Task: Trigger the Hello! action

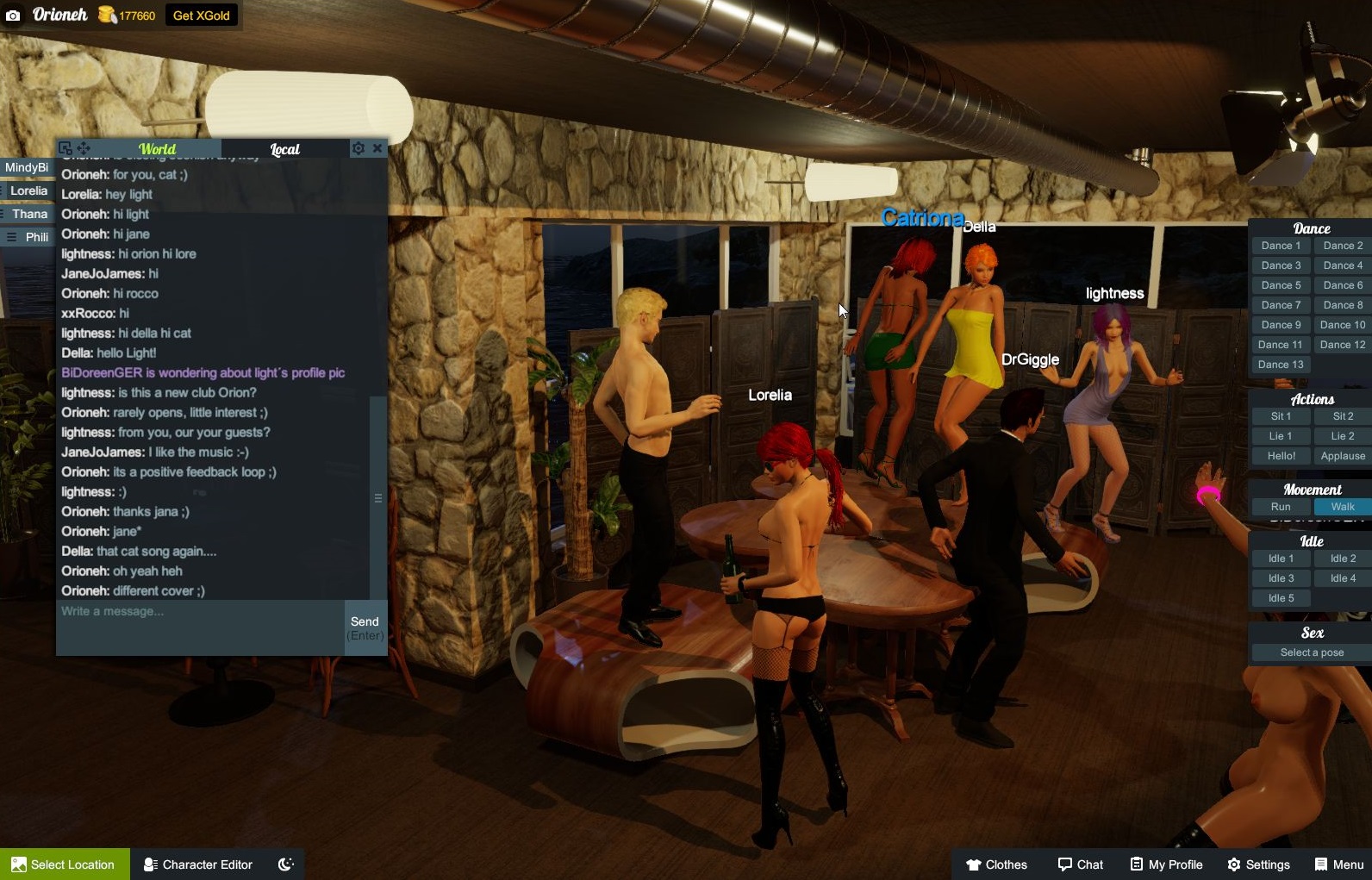Action: (1281, 456)
